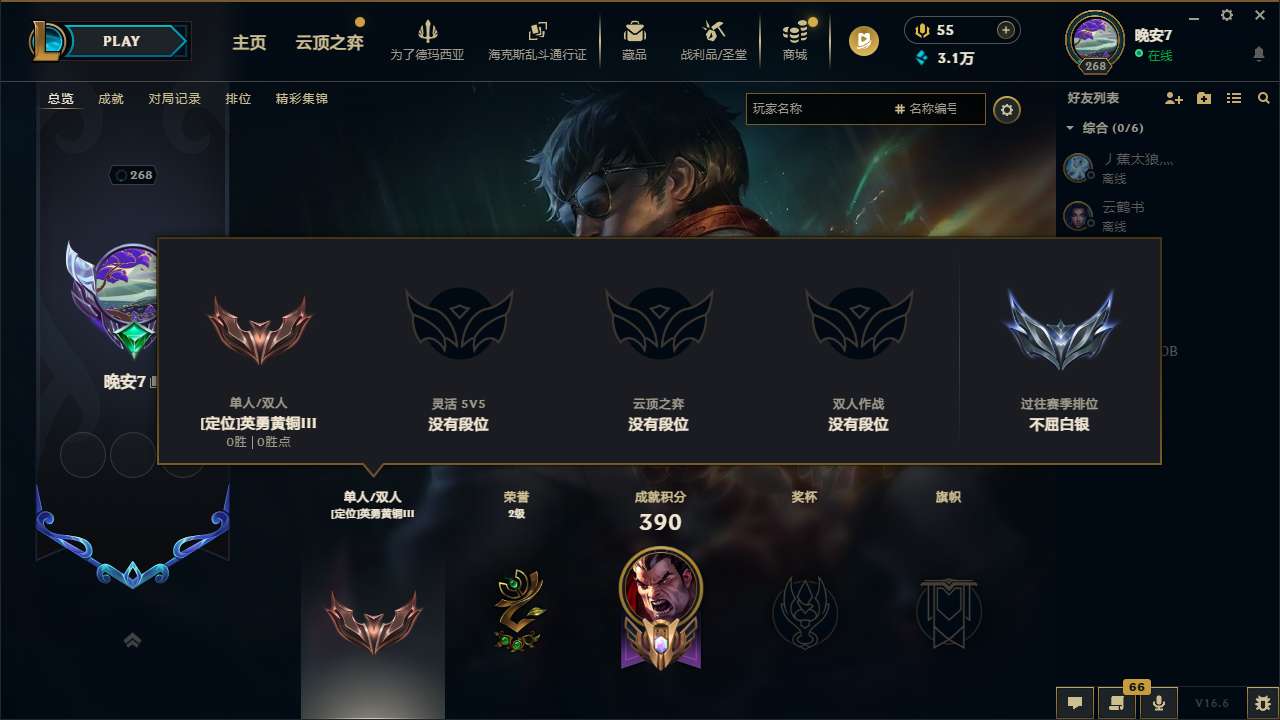This screenshot has height=720, width=1280.
Task: Search friends using the magnifier icon
Action: [1264, 98]
